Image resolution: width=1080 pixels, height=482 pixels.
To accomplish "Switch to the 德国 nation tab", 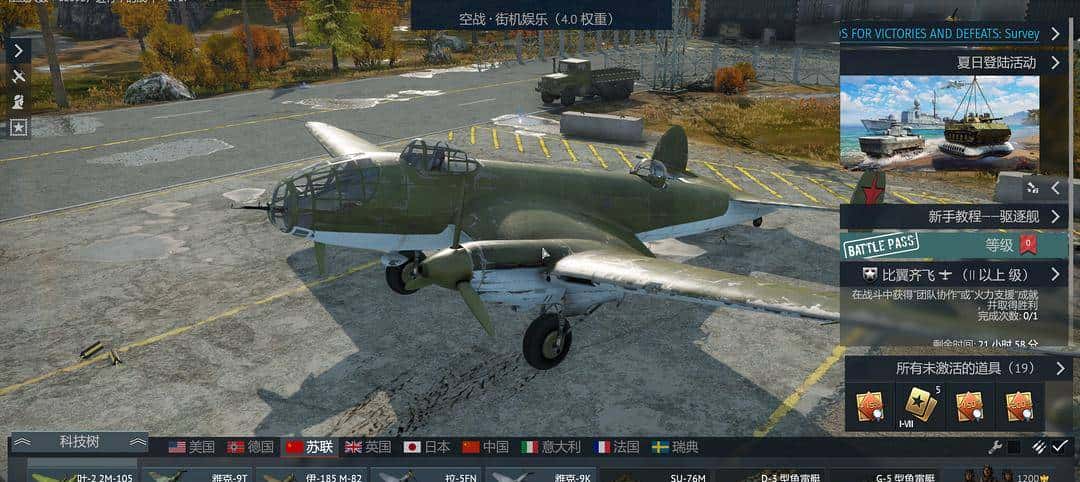I will 250,447.
